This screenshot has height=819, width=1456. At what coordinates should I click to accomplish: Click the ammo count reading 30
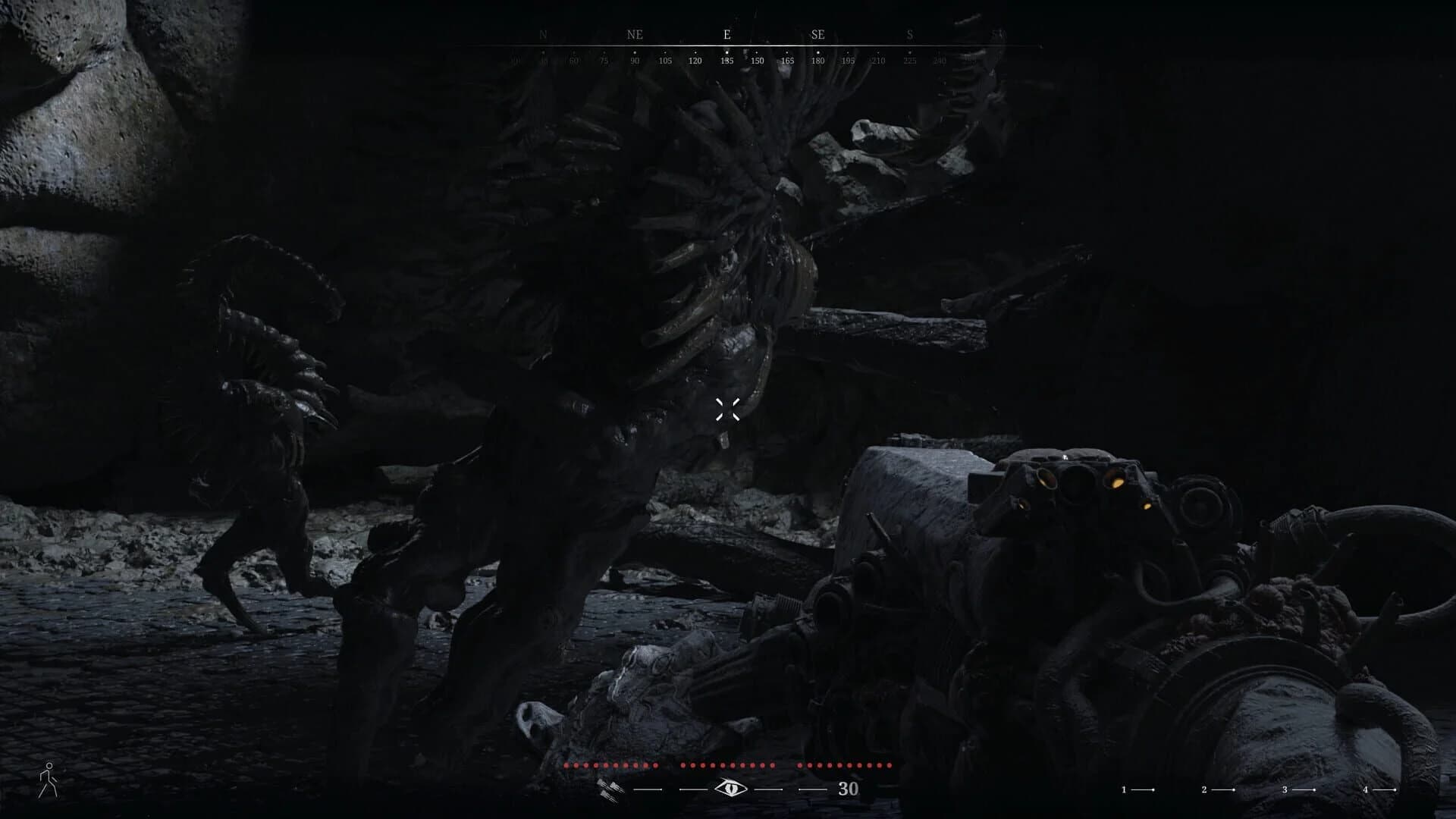click(x=849, y=789)
